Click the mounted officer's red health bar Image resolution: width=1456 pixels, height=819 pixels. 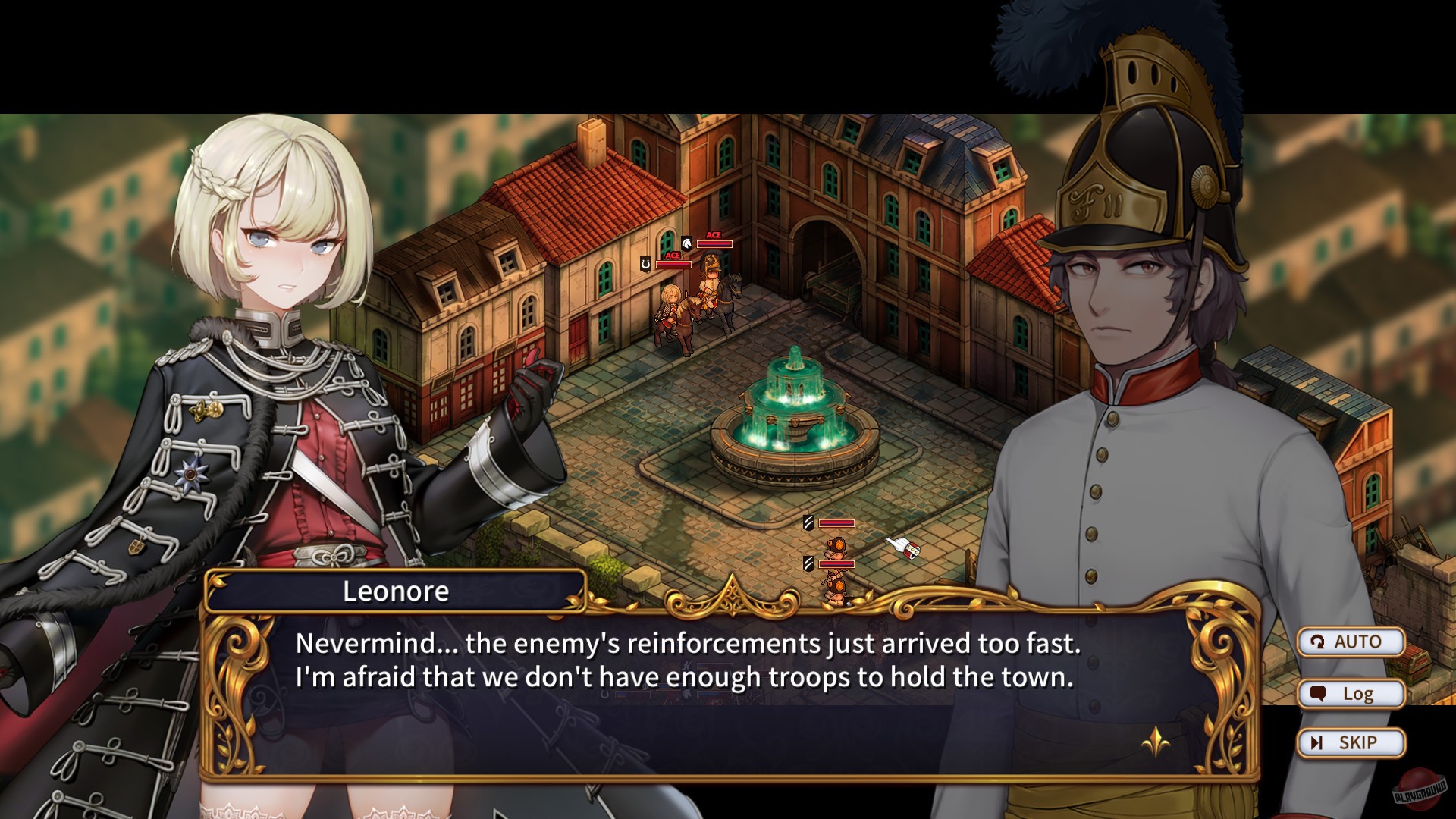pyautogui.click(x=714, y=243)
